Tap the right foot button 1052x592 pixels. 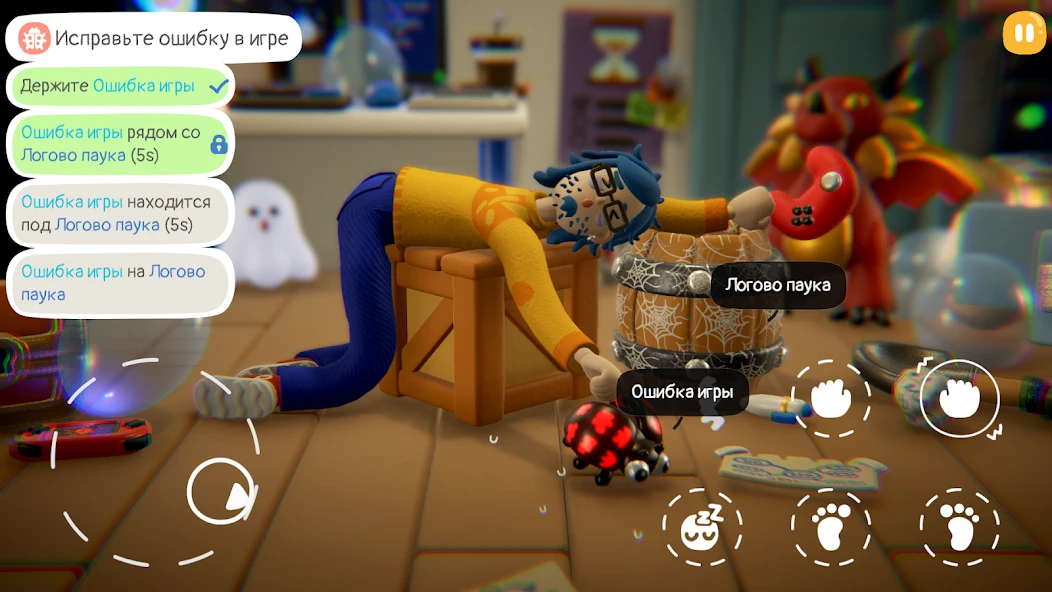click(959, 527)
